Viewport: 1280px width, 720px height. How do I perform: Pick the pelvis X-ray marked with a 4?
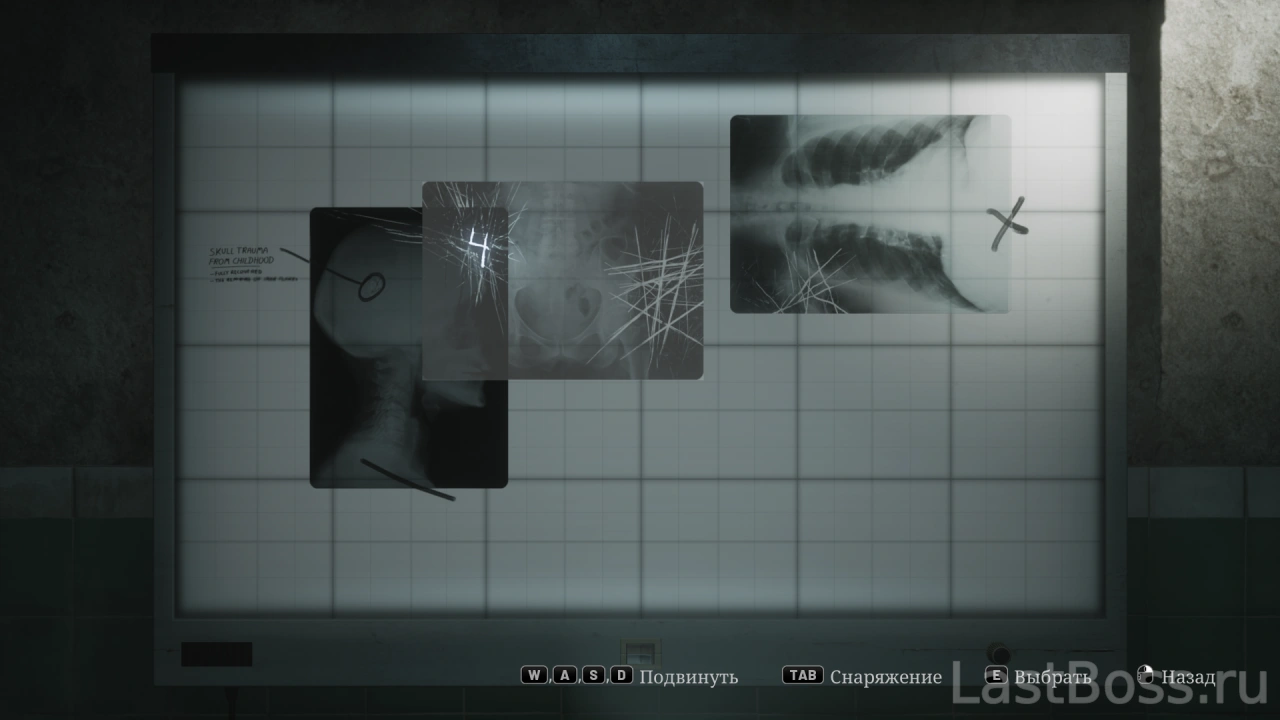pyautogui.click(x=562, y=281)
